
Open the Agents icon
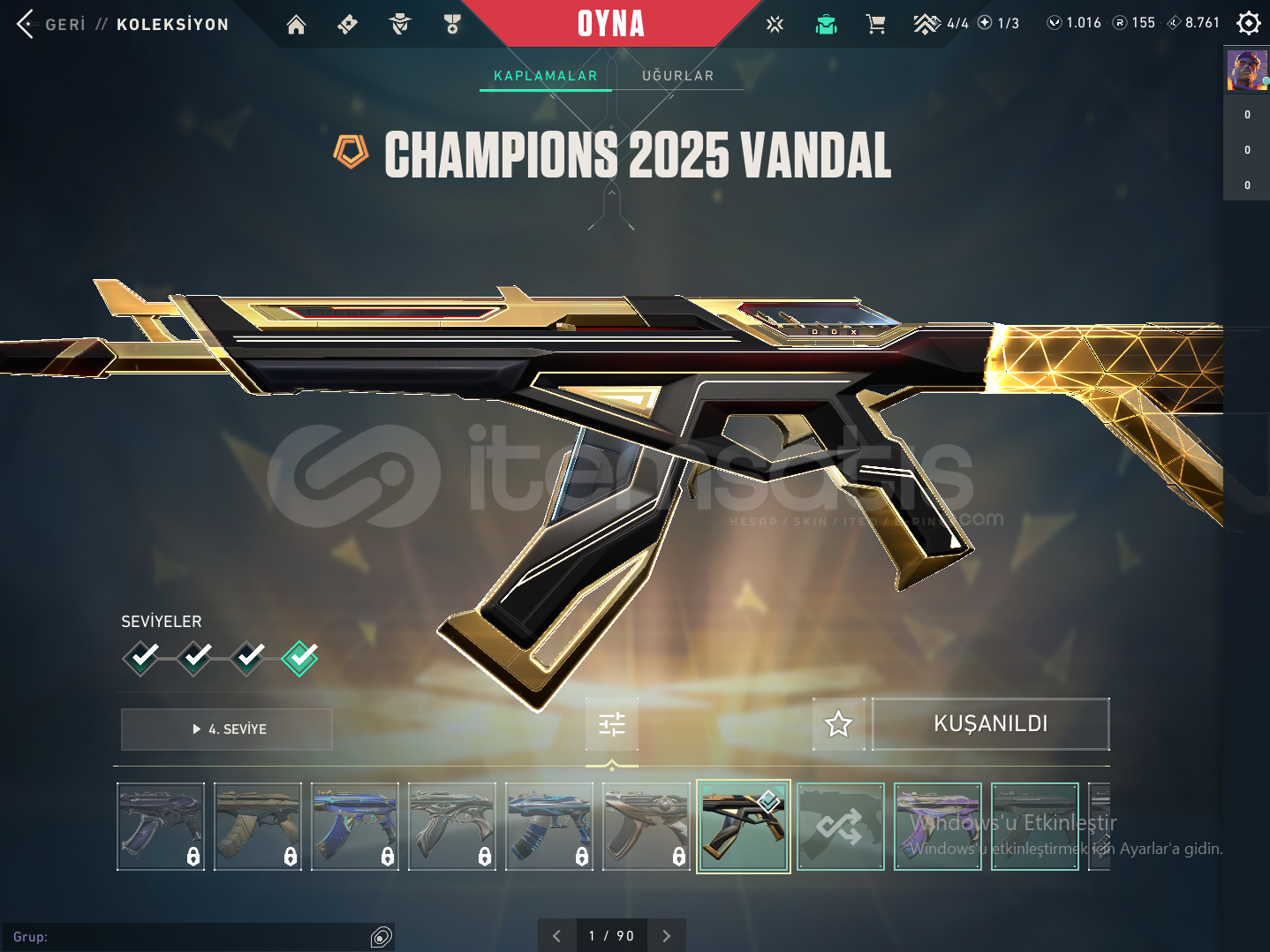400,24
